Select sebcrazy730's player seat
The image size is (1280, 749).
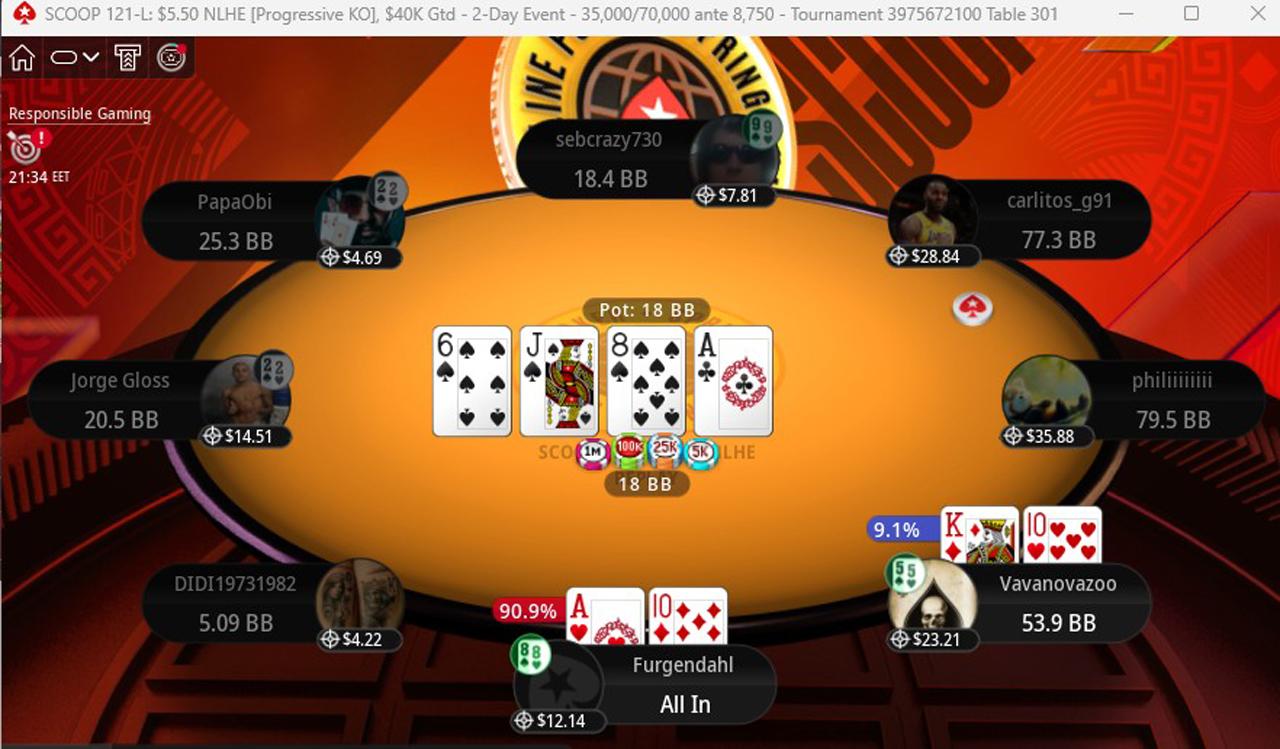pos(610,160)
